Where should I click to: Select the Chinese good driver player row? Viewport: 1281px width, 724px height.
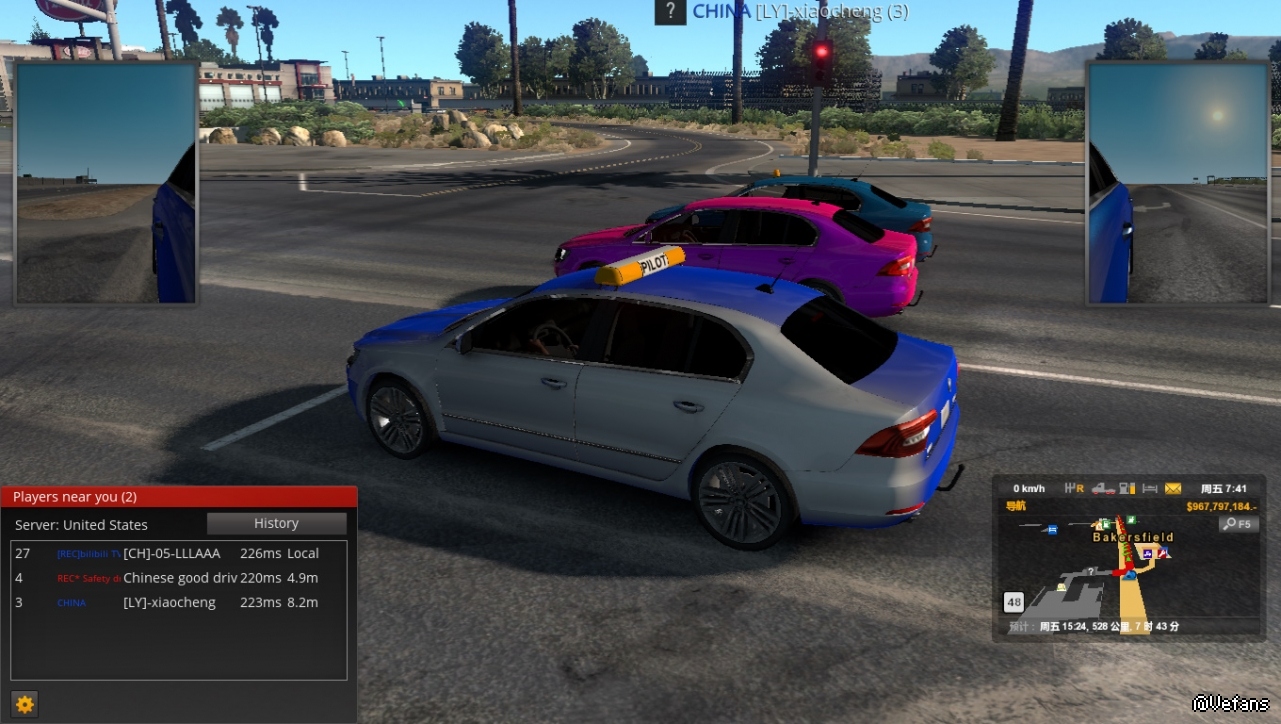pos(180,578)
